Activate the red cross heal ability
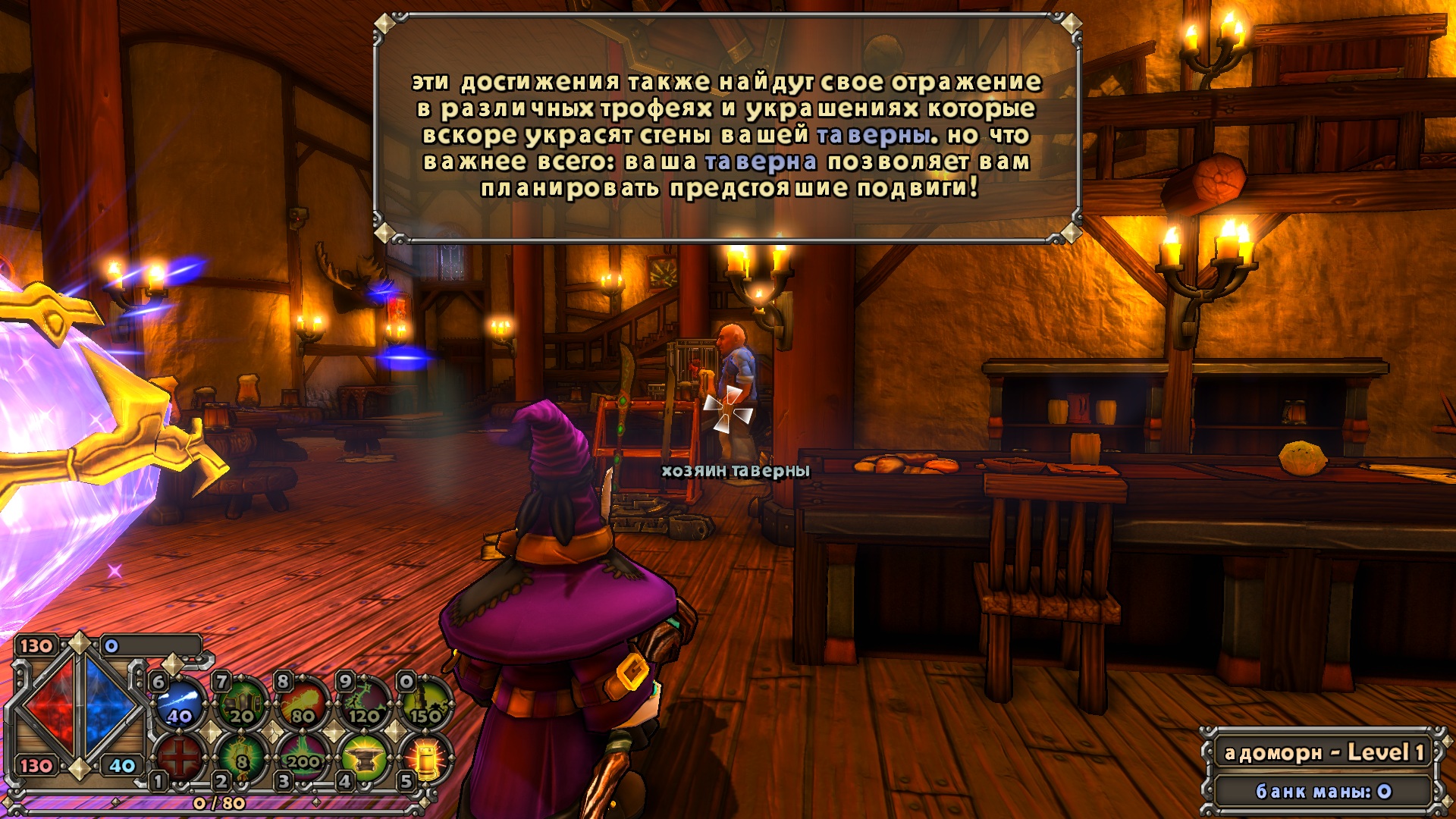This screenshot has width=1456, height=819. [x=180, y=757]
